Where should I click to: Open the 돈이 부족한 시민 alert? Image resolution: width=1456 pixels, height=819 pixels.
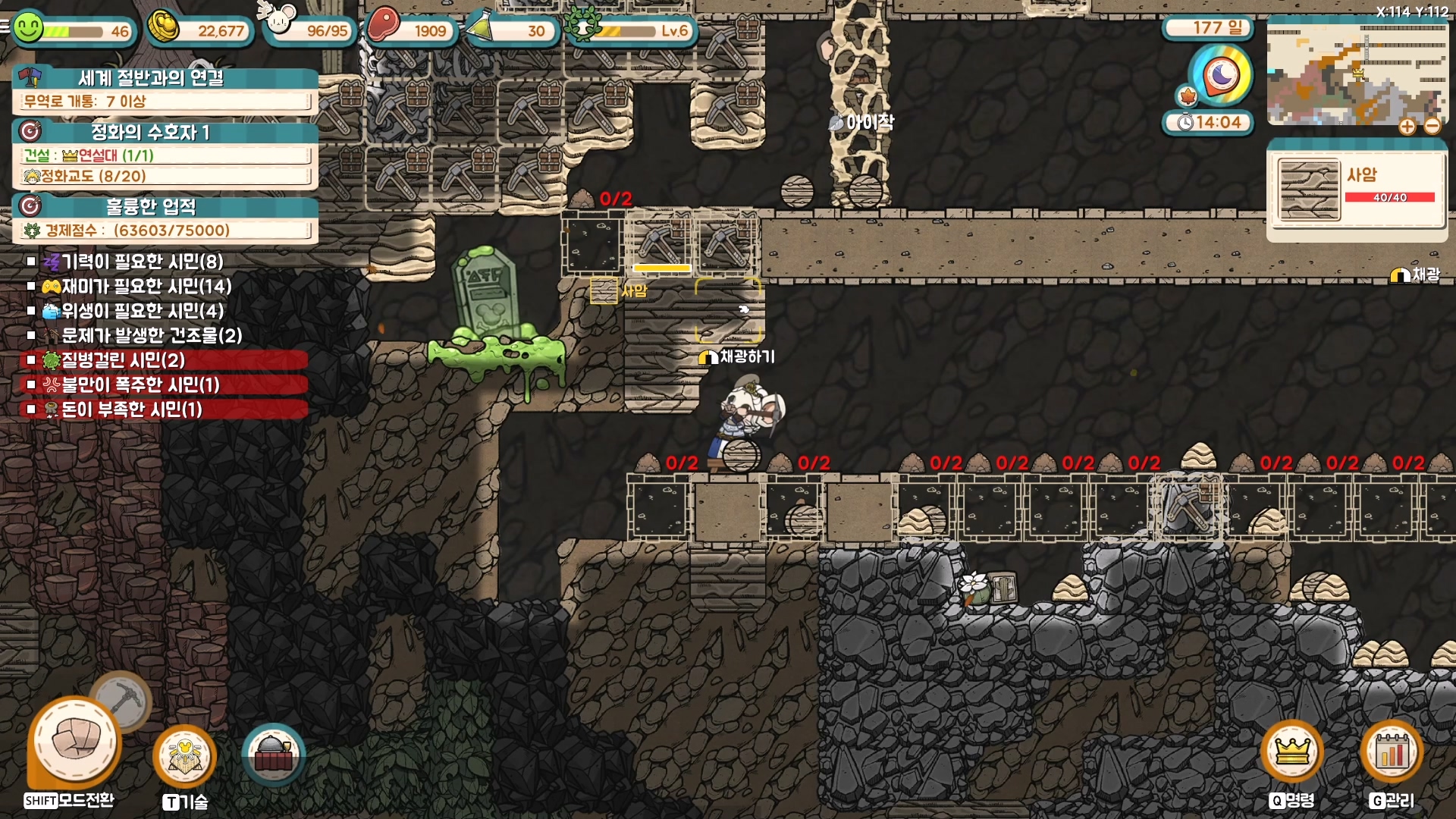pyautogui.click(x=131, y=409)
